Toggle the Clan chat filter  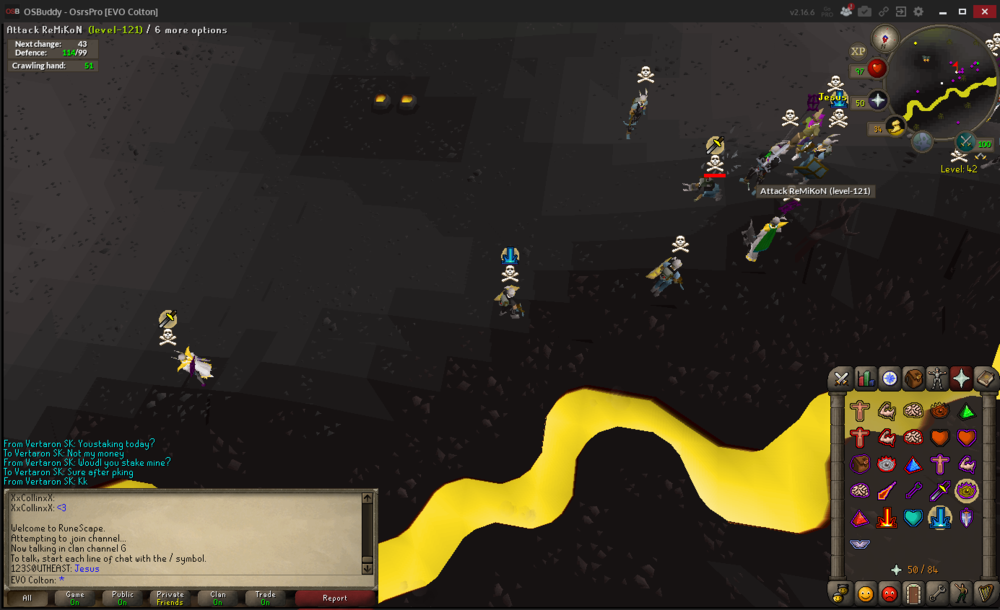click(217, 598)
